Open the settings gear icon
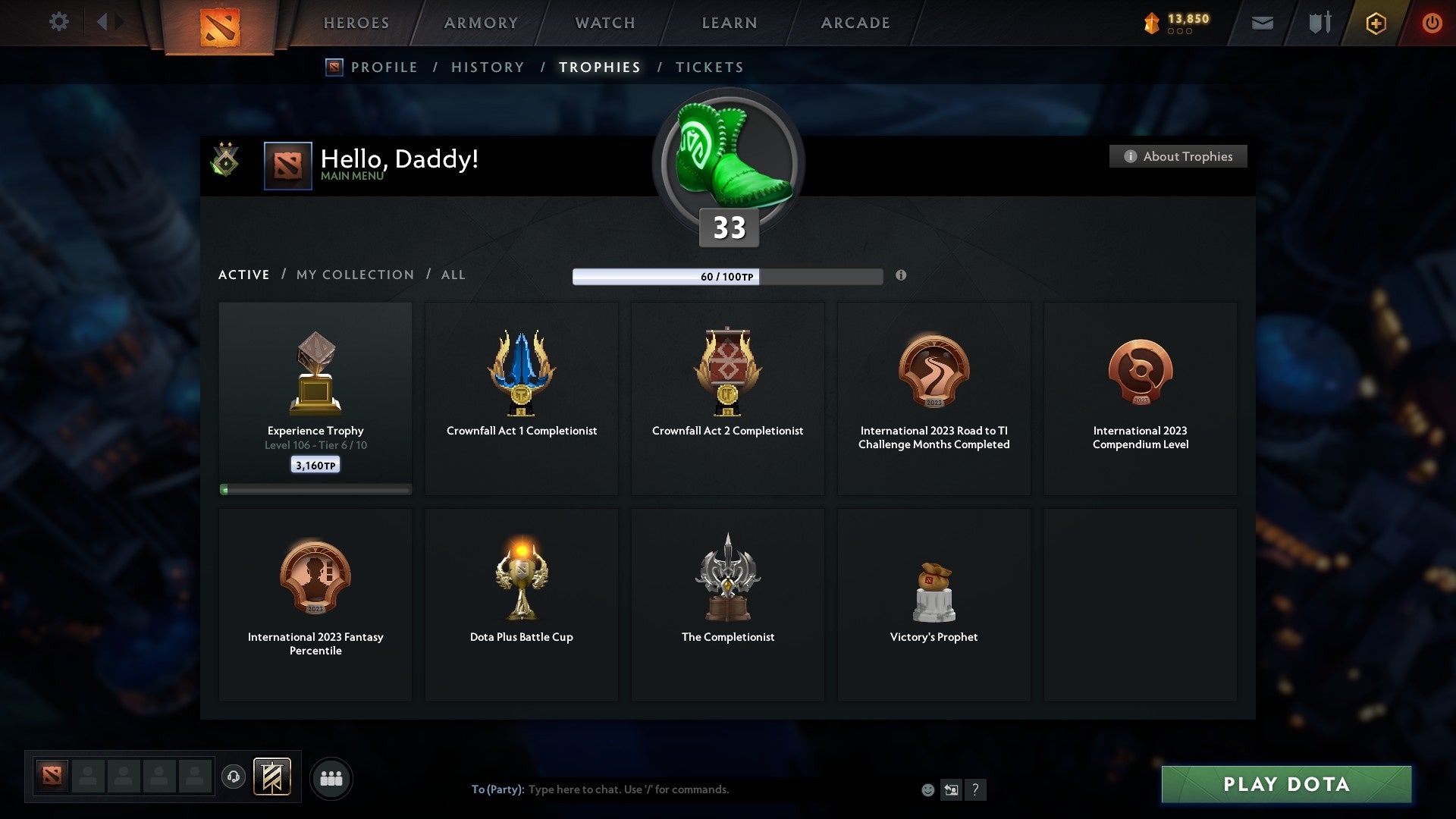1456x819 pixels. [x=59, y=22]
